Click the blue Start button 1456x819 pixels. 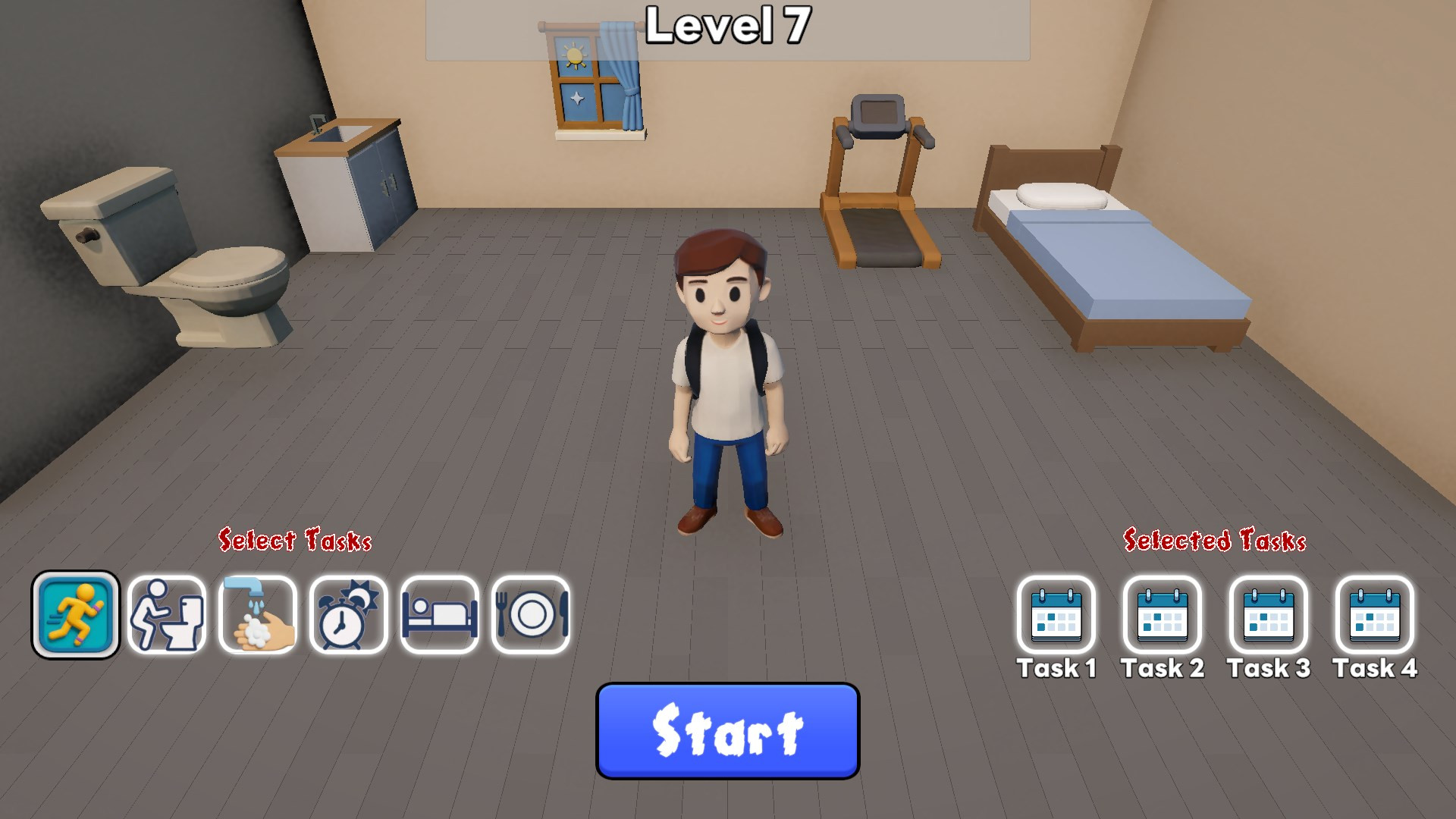(x=727, y=731)
